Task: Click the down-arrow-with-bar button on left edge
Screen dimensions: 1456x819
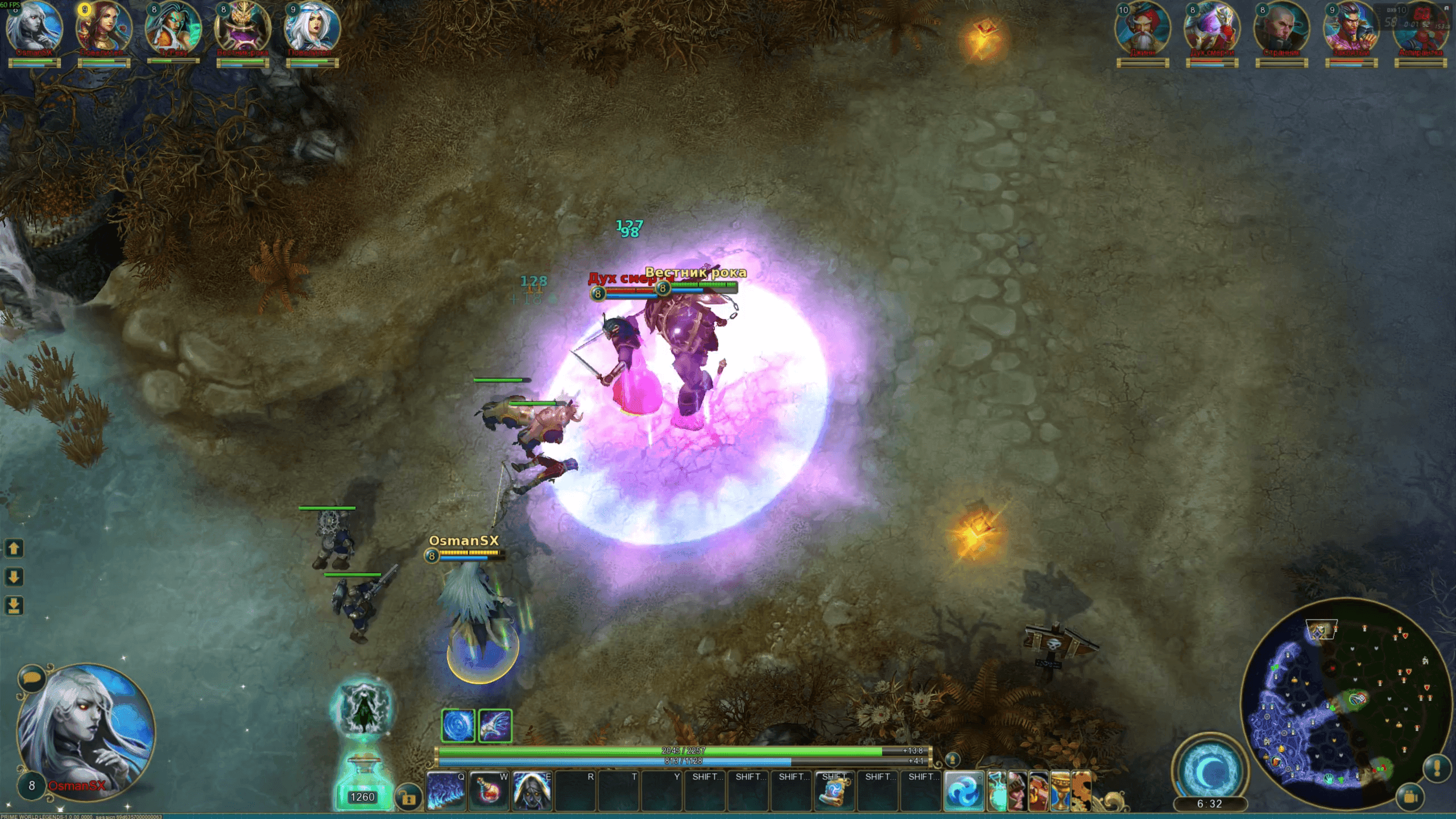Action: [14, 606]
